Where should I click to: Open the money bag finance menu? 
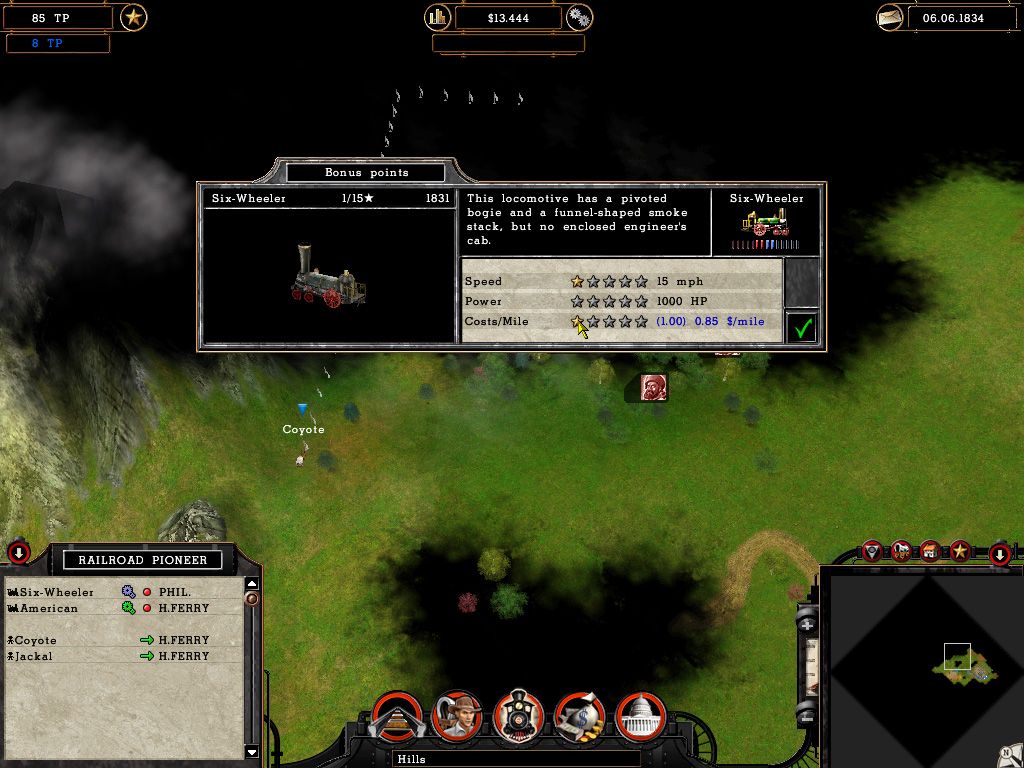pos(580,715)
